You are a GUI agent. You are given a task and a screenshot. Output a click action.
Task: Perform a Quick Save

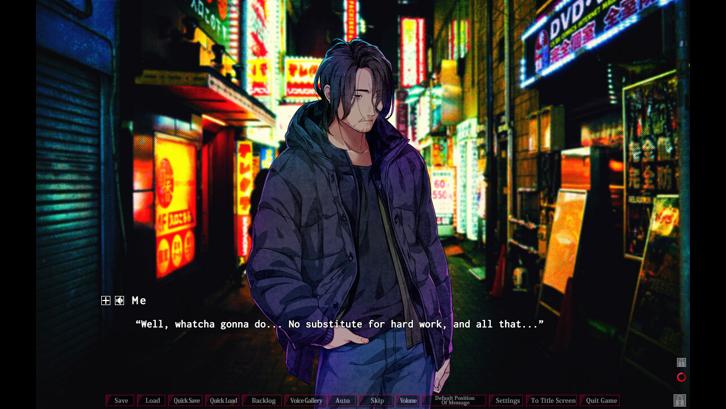[x=186, y=401]
